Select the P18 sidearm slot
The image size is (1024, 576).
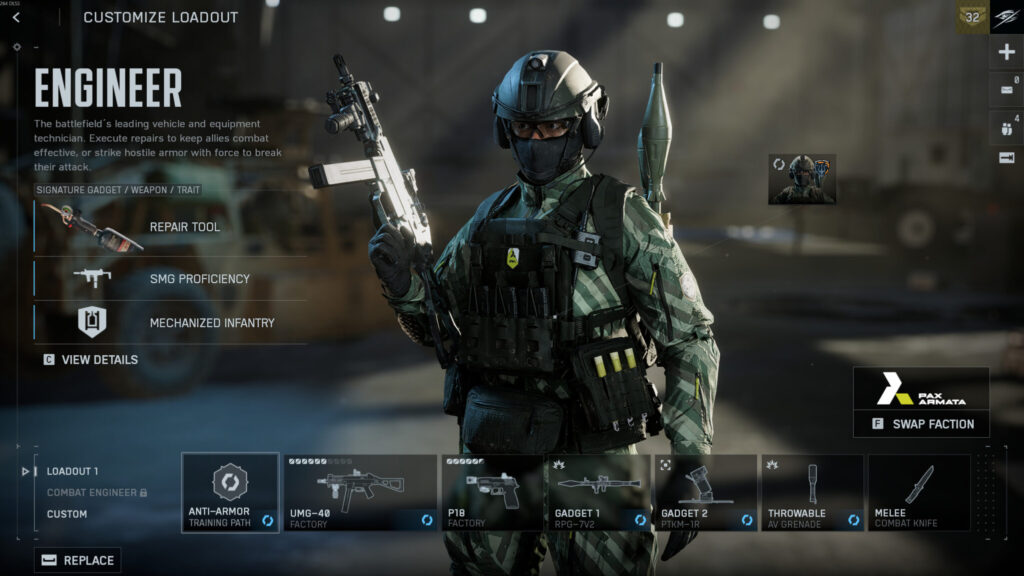492,492
